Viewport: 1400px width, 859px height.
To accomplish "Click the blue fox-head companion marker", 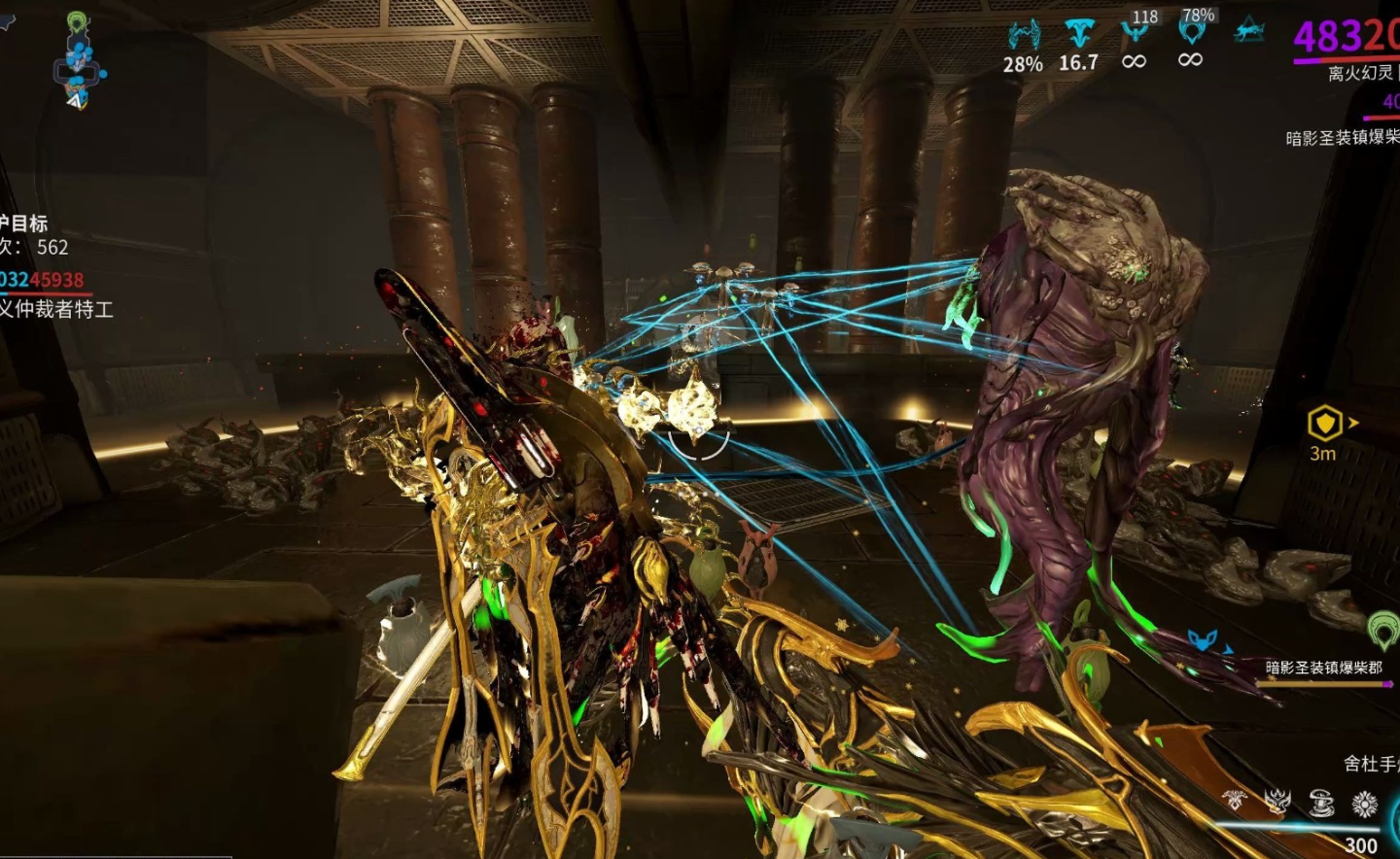I will pyautogui.click(x=1203, y=640).
